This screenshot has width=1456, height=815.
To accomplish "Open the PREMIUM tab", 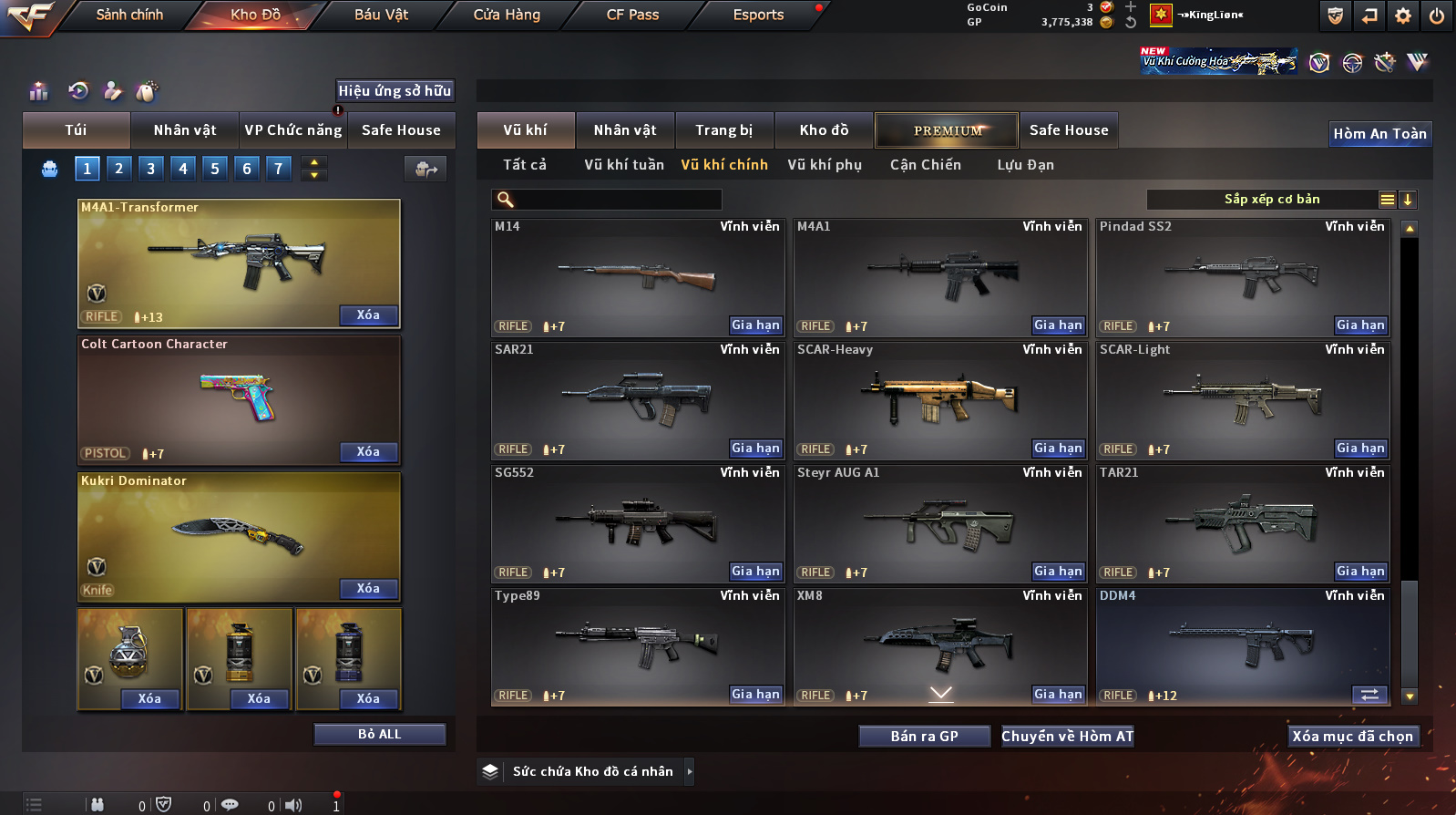I will pos(948,130).
